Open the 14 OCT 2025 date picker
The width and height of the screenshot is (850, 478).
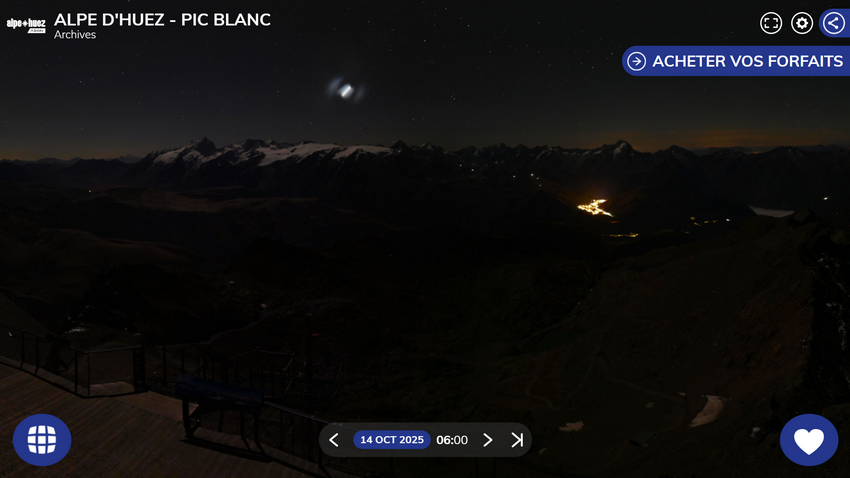pos(392,440)
